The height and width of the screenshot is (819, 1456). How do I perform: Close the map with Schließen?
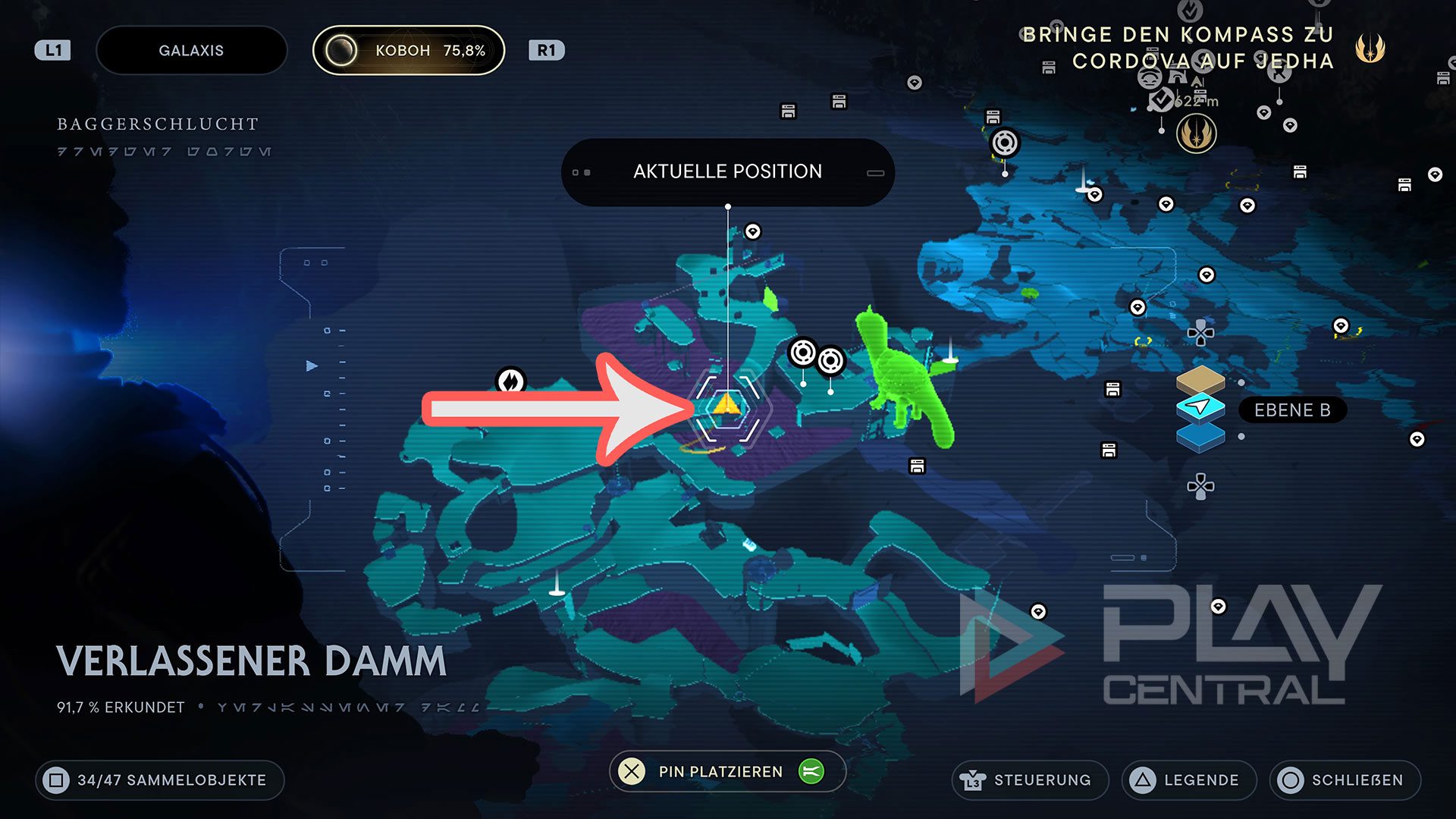tap(1345, 780)
